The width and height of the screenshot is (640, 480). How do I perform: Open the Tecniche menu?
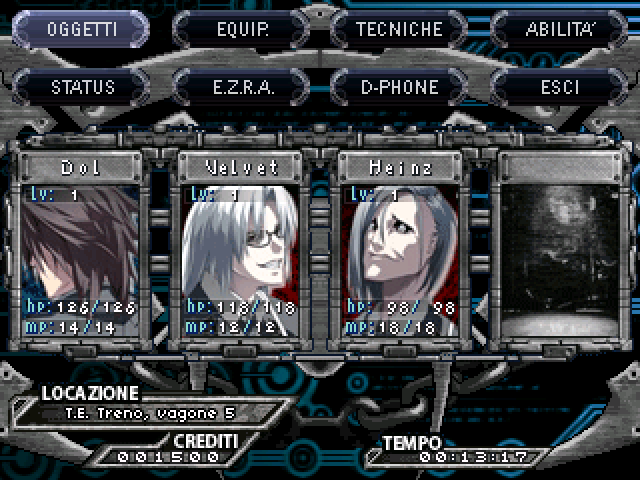coord(400,29)
